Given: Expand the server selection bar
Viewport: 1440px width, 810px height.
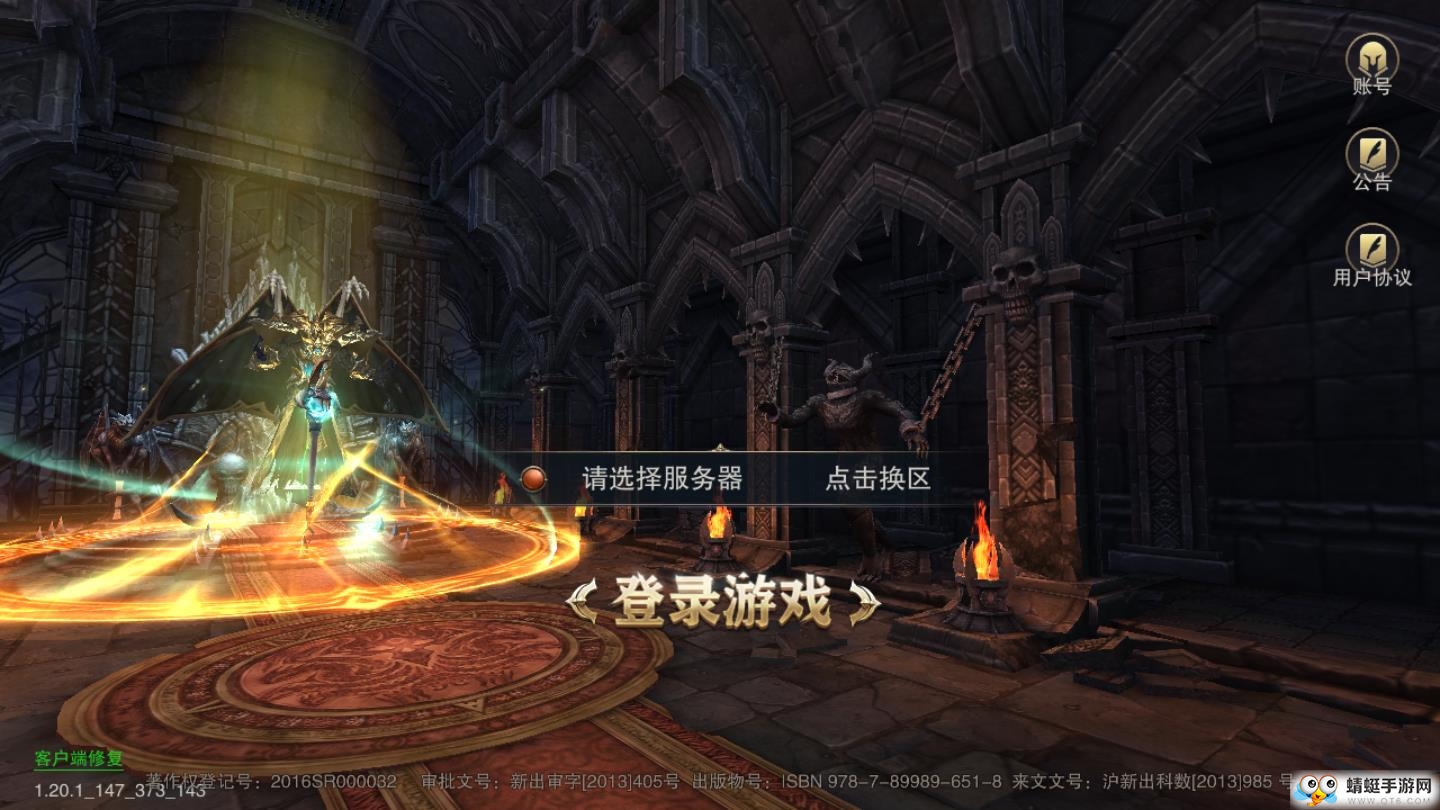Looking at the screenshot, I should click(719, 477).
